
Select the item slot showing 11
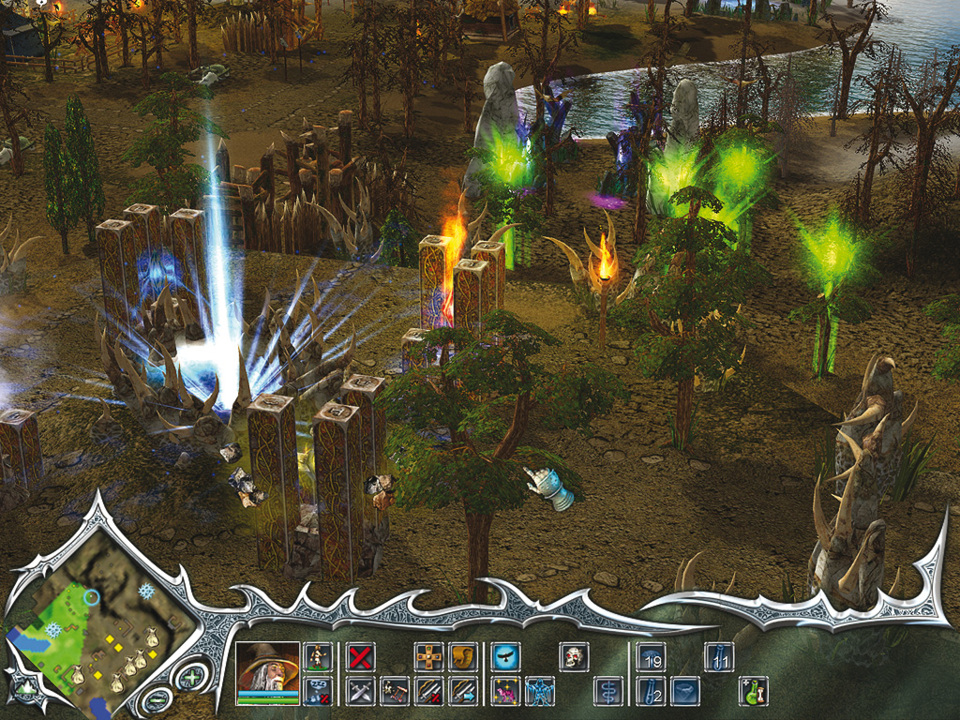click(x=719, y=657)
